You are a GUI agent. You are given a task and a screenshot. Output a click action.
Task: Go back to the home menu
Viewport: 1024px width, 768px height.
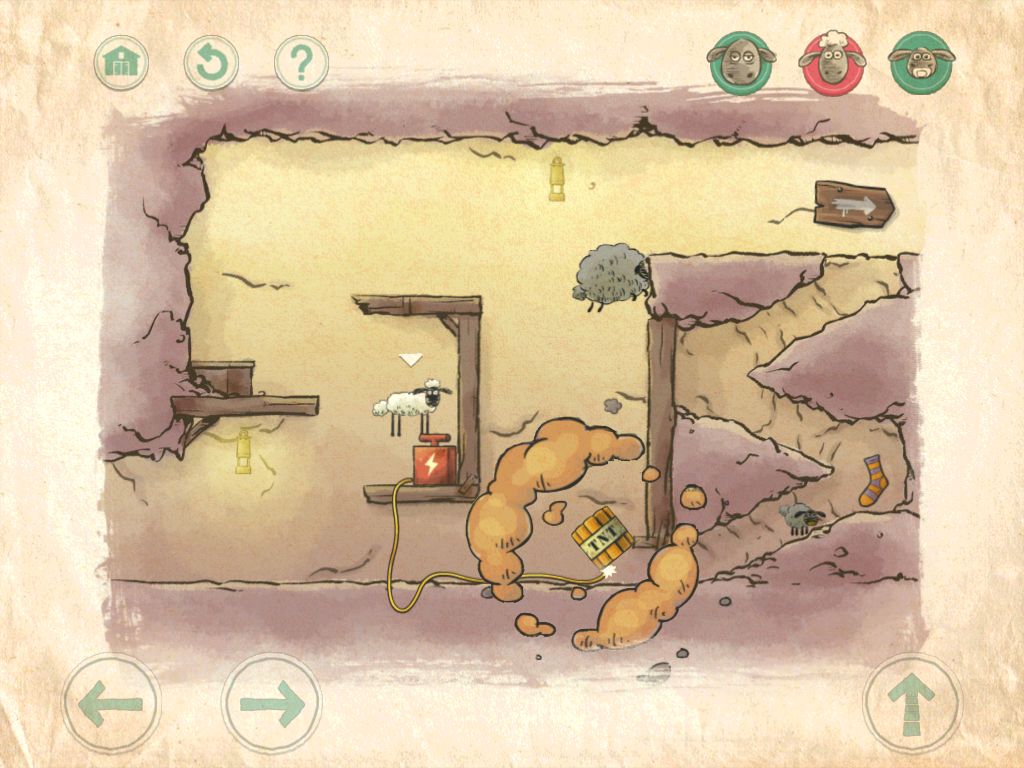[122, 63]
